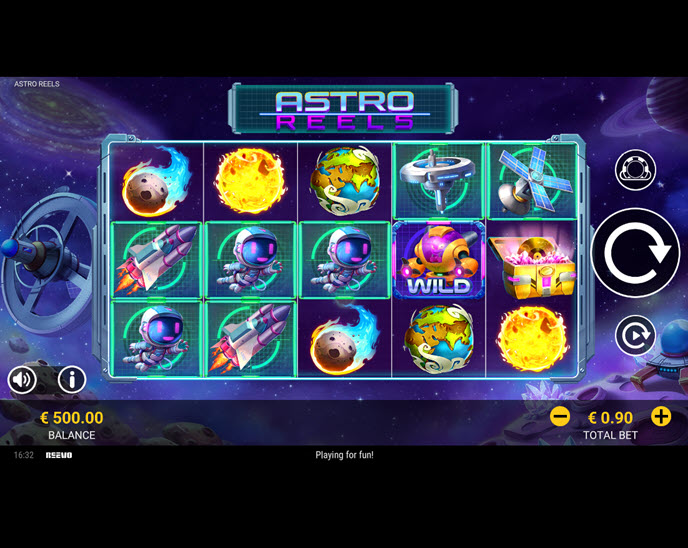Open the game info panel
688x548 pixels.
[x=71, y=379]
